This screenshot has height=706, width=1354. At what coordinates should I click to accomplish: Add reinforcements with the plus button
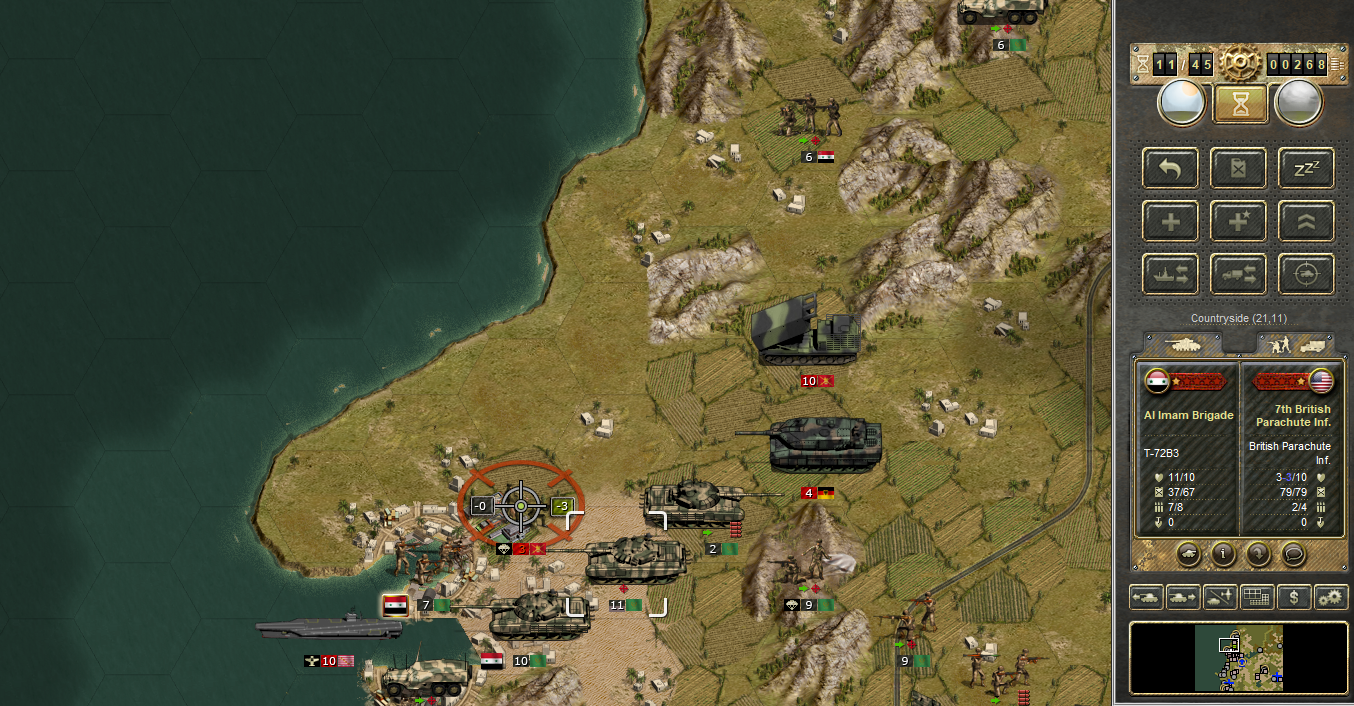[x=1169, y=221]
